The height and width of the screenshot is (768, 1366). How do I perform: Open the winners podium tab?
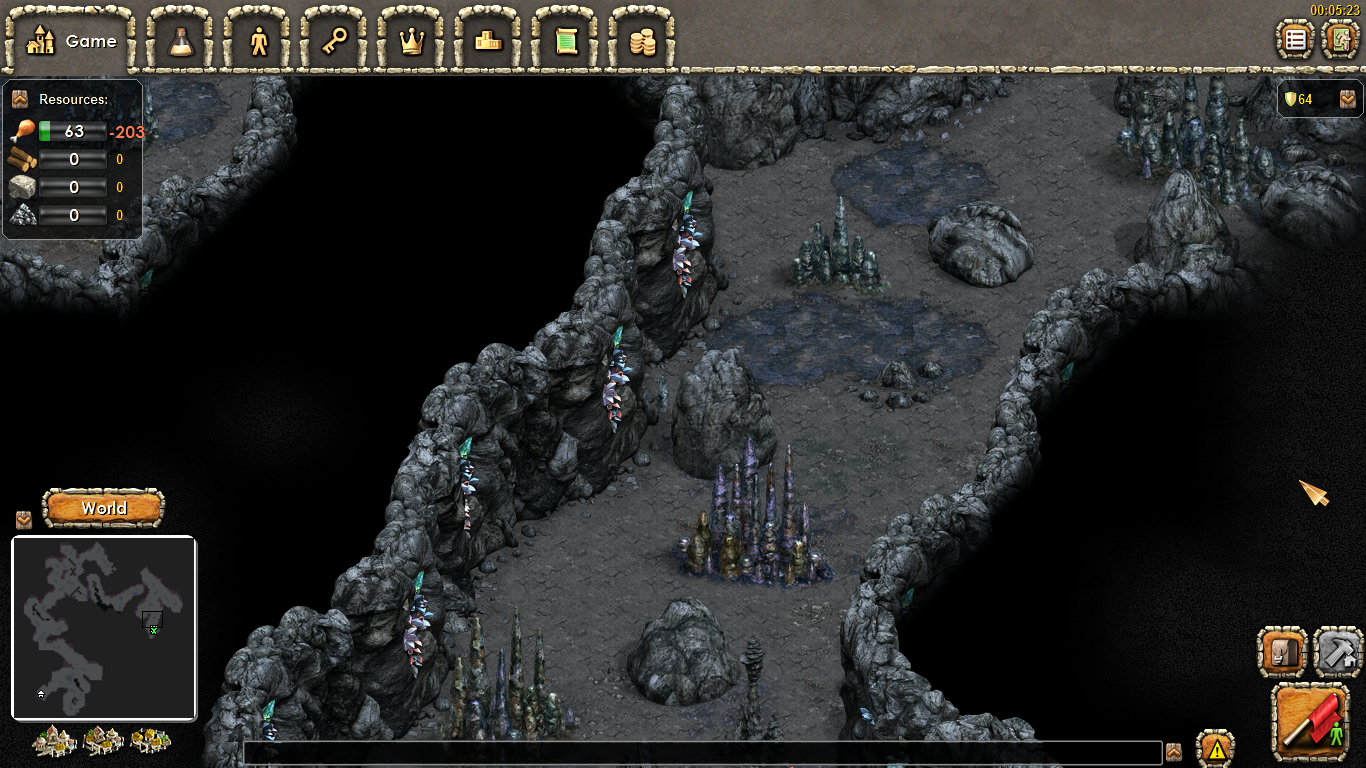coord(489,41)
